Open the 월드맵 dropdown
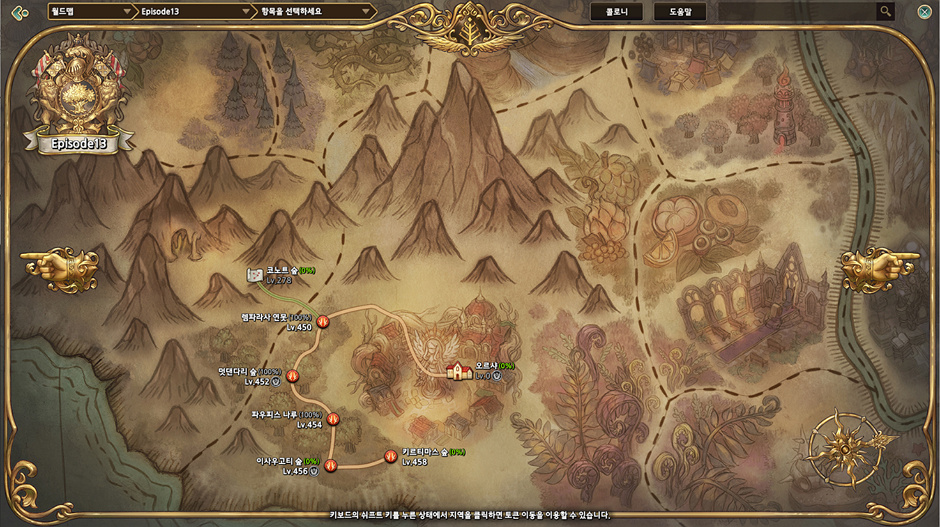Image resolution: width=940 pixels, height=527 pixels. (90, 12)
